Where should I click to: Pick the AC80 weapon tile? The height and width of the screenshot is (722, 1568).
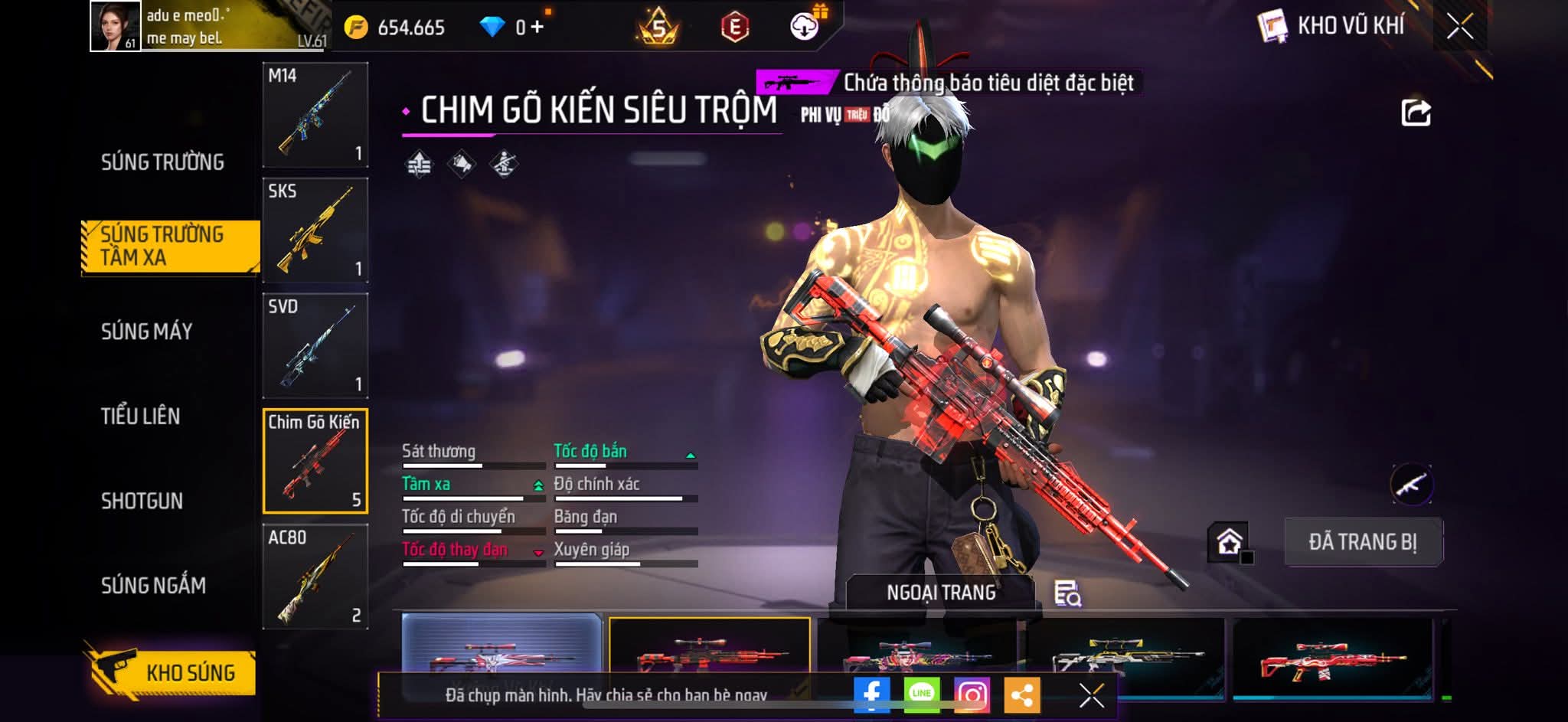point(315,577)
